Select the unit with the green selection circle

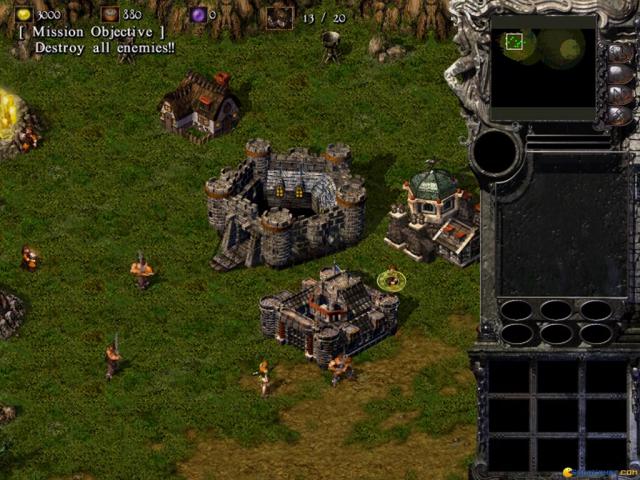(x=391, y=280)
